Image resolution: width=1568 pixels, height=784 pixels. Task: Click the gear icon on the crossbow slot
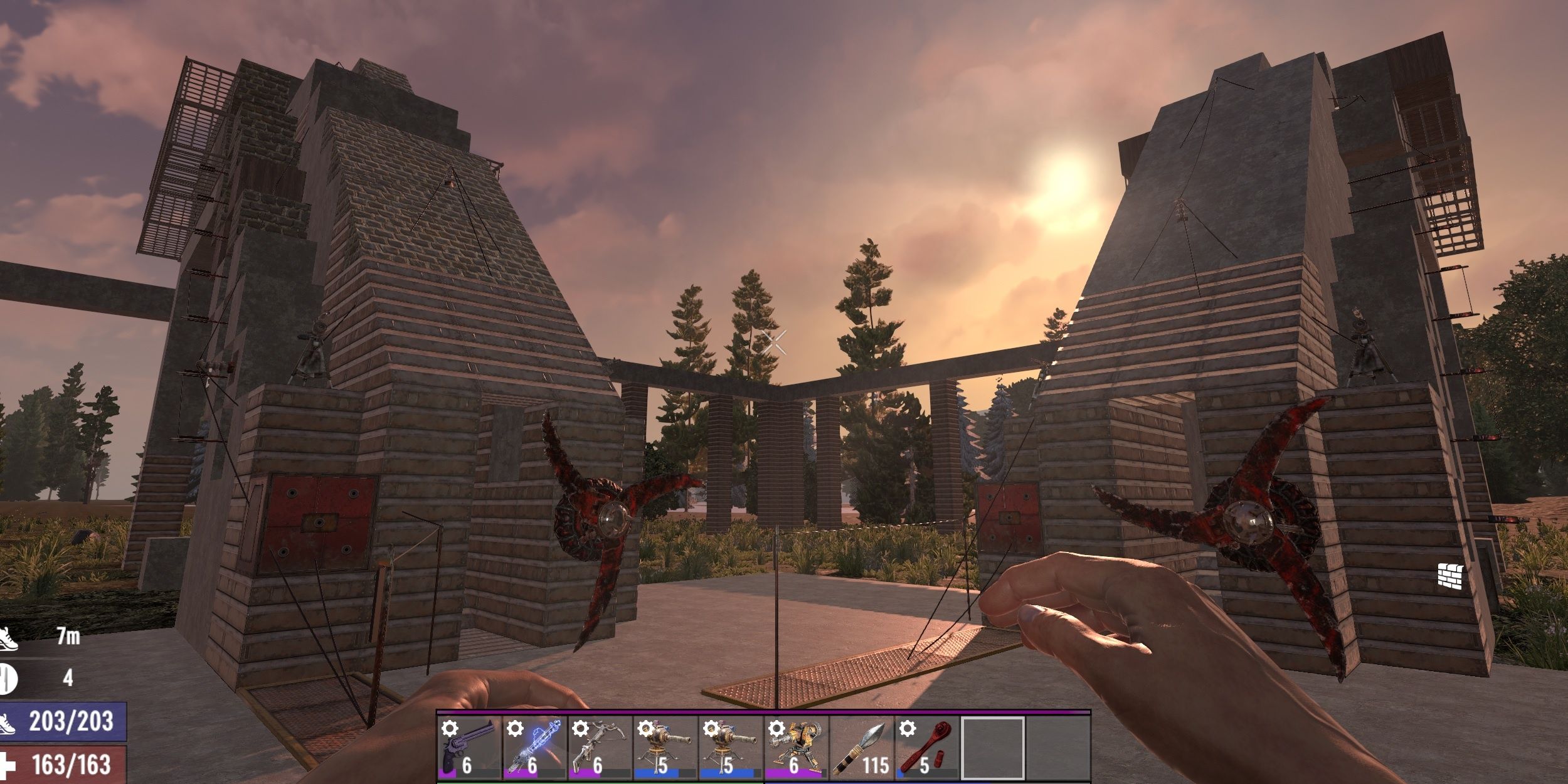[581, 728]
